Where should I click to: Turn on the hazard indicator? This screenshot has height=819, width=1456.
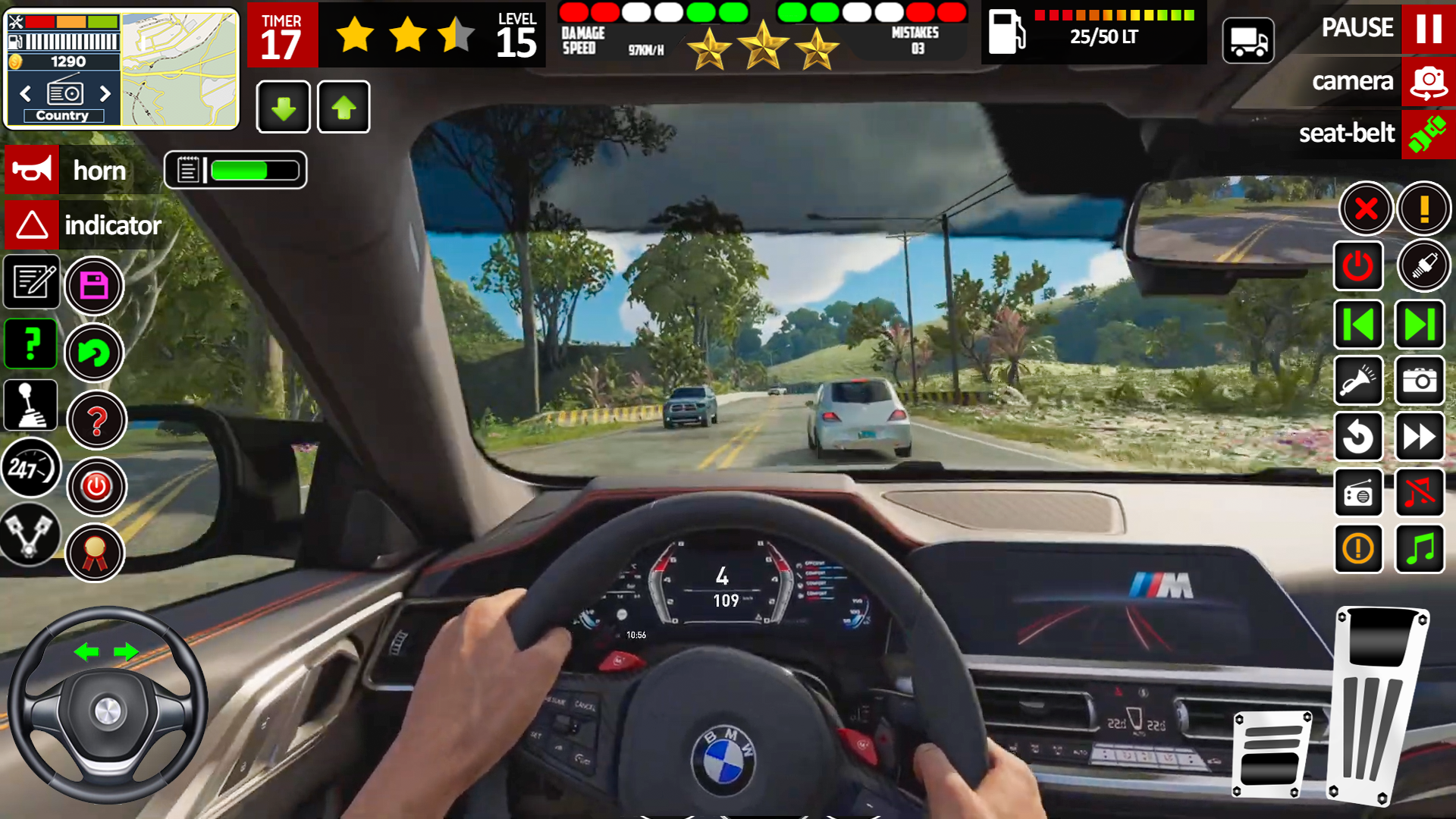coord(32,225)
